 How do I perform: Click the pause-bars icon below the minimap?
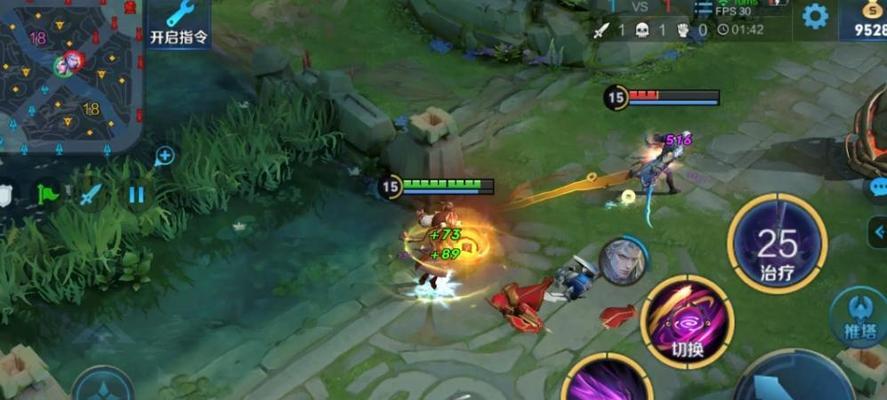point(136,194)
